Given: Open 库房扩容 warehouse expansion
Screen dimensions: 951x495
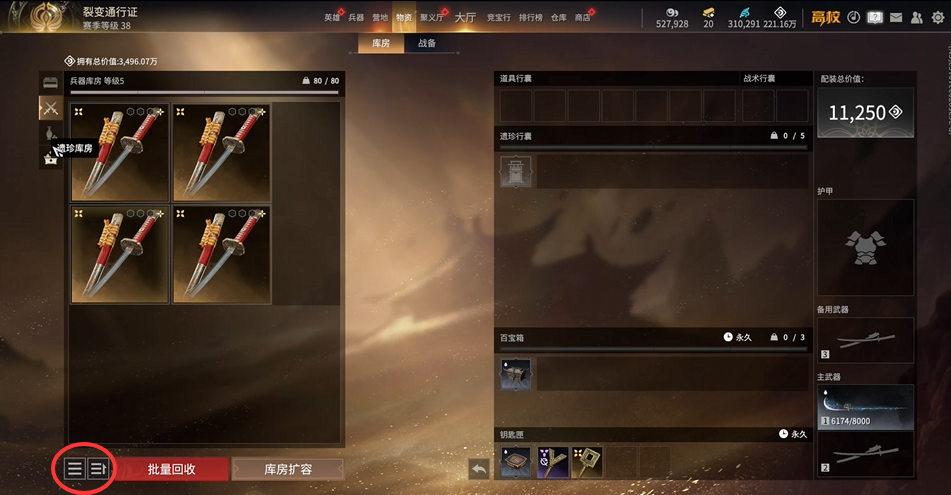Looking at the screenshot, I should (288, 468).
